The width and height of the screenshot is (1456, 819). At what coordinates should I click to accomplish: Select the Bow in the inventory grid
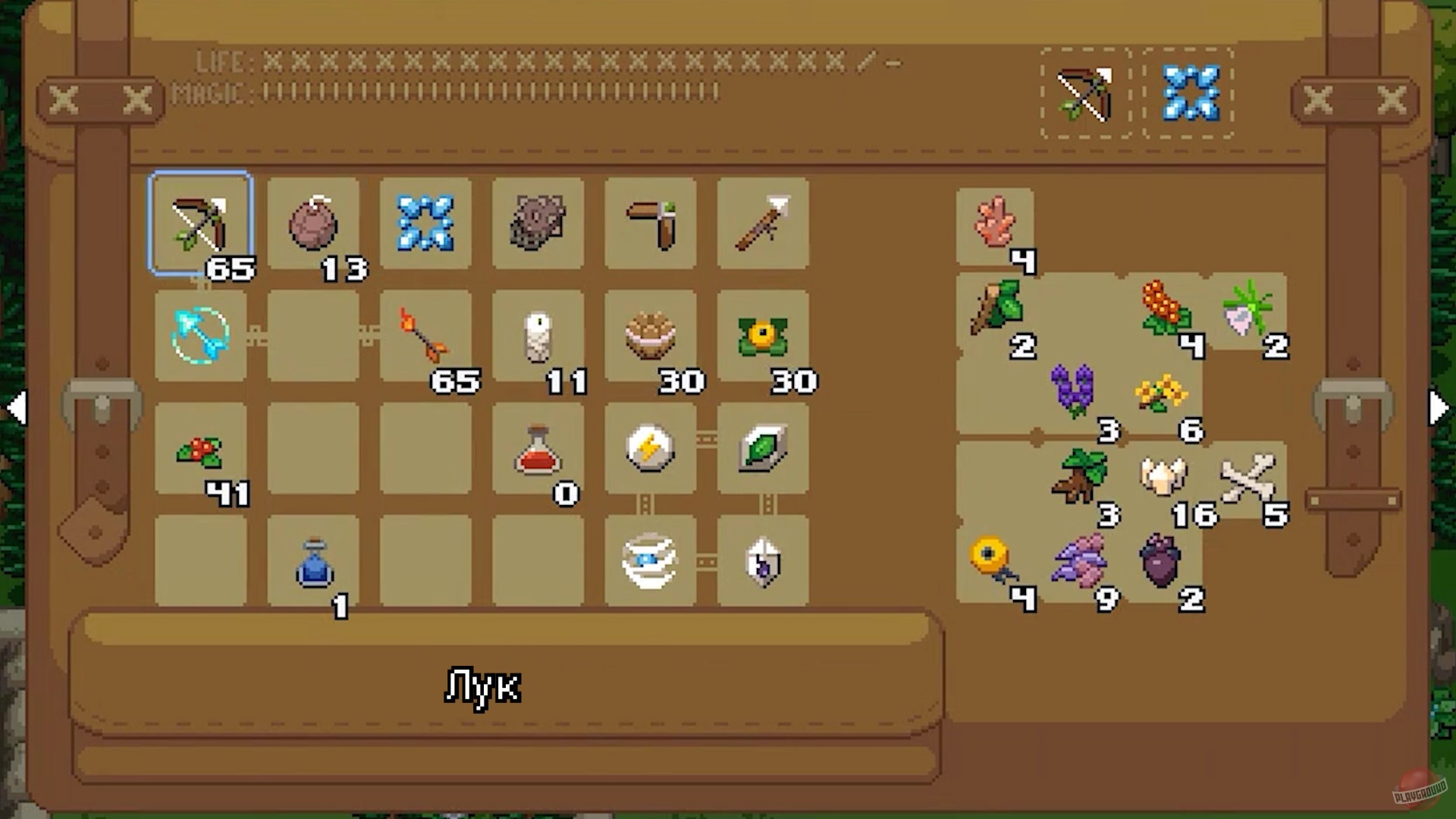coord(202,224)
